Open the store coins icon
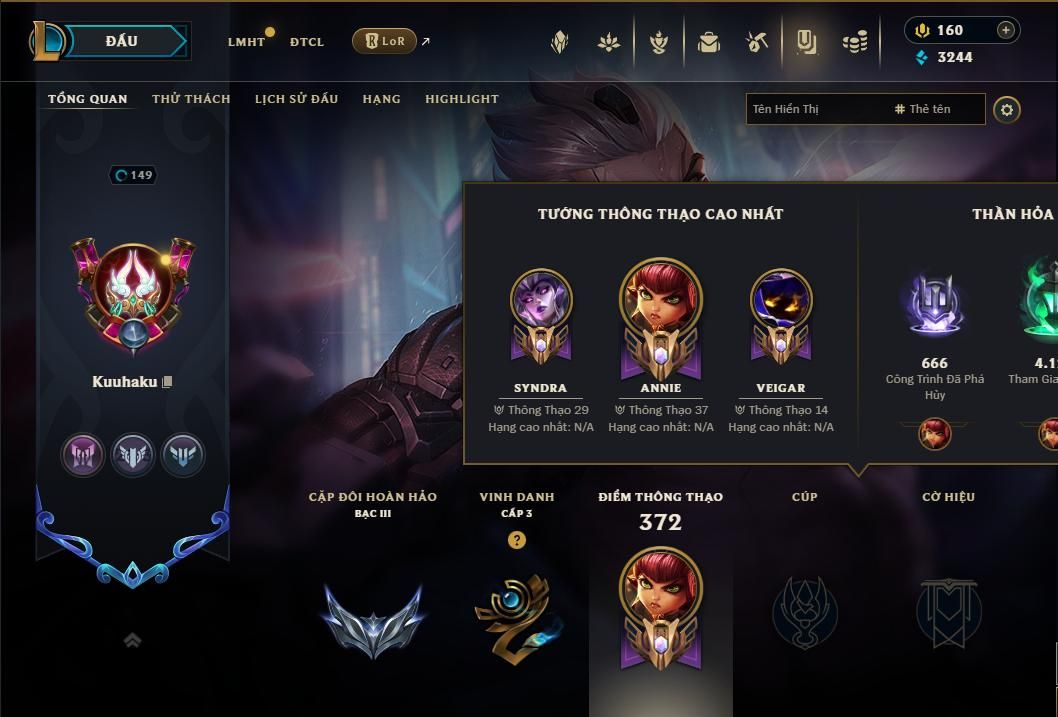The height and width of the screenshot is (717, 1058). (855, 42)
